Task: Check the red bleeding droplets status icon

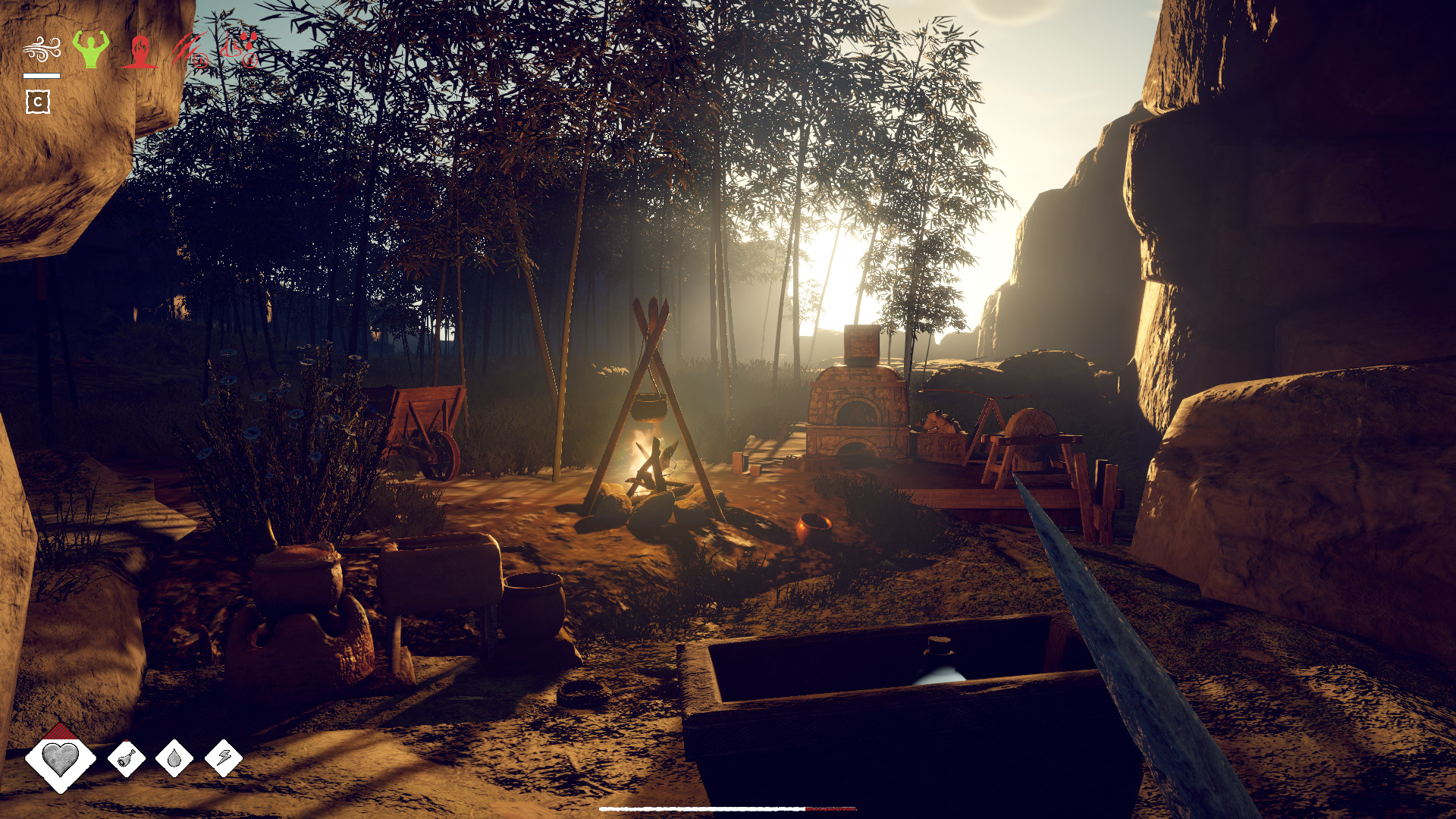Action: pyautogui.click(x=240, y=50)
